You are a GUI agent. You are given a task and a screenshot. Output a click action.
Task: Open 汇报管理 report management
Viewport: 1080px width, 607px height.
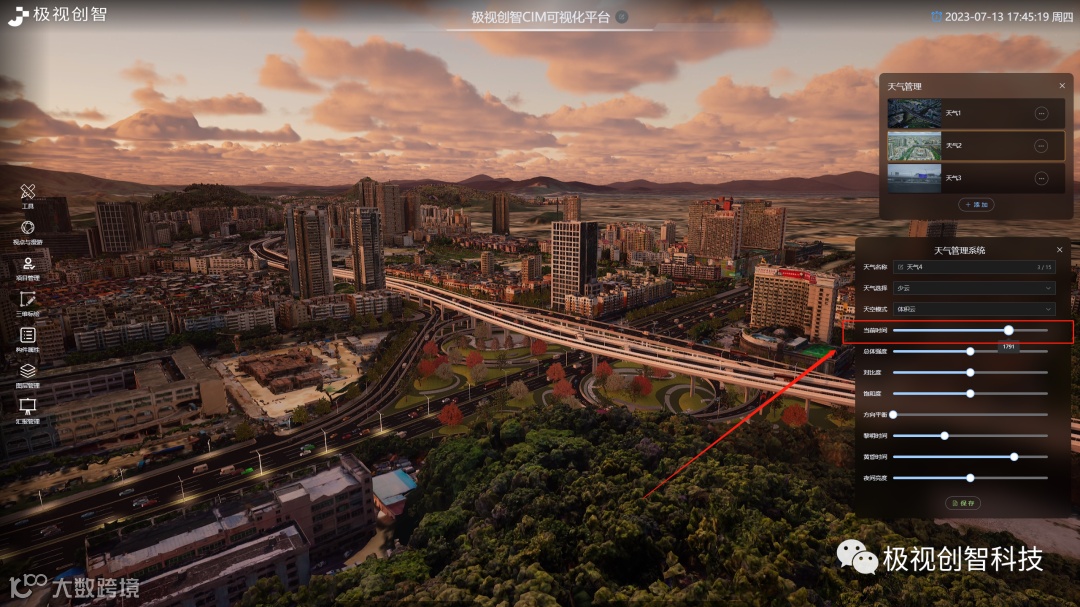pos(28,408)
